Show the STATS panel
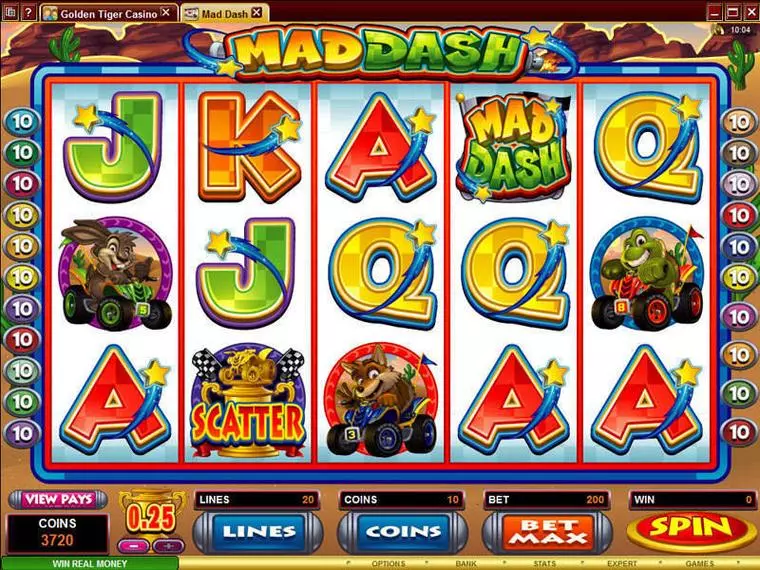The image size is (760, 570). [x=543, y=563]
